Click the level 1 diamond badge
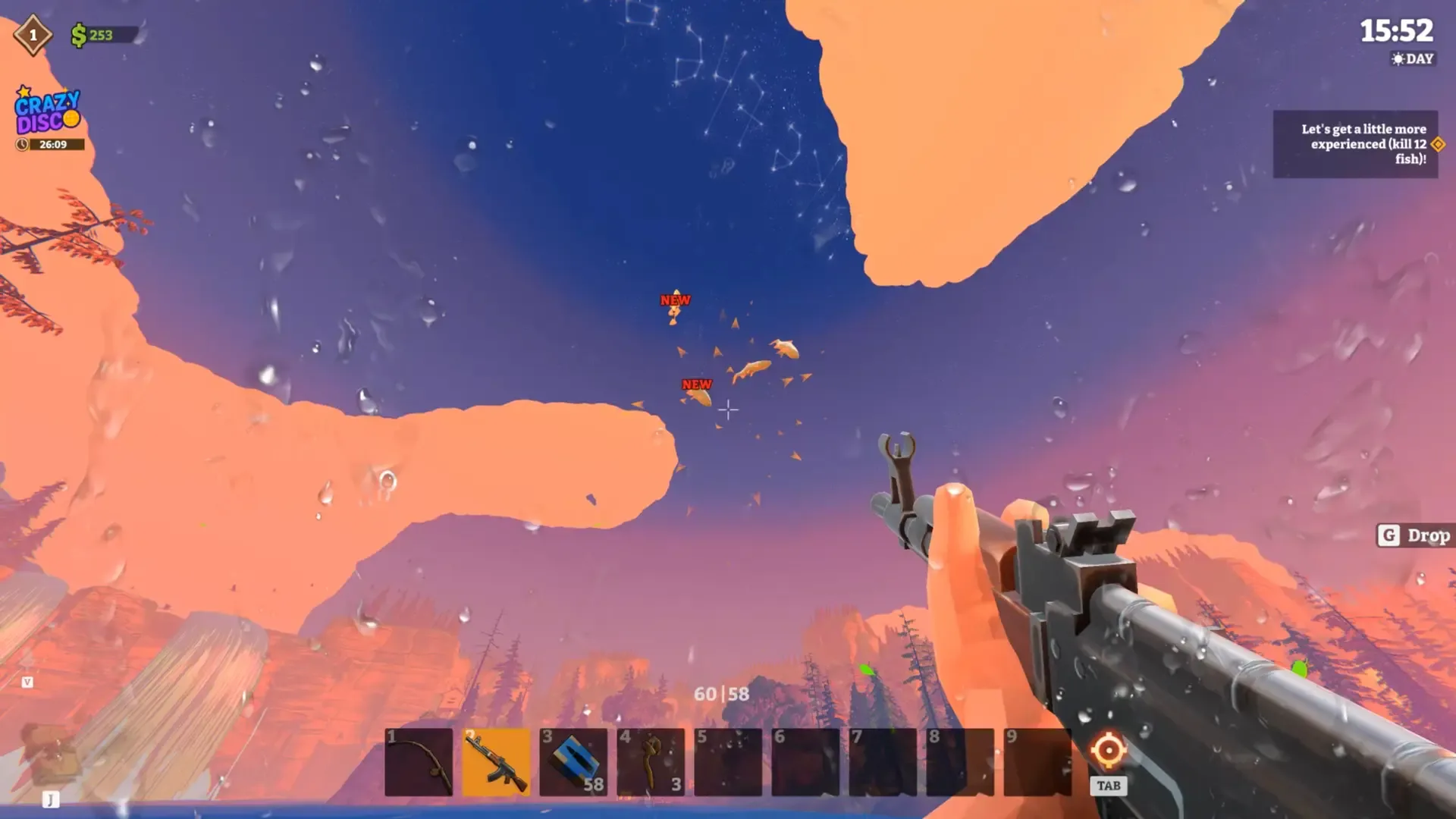The height and width of the screenshot is (819, 1456). click(x=32, y=33)
